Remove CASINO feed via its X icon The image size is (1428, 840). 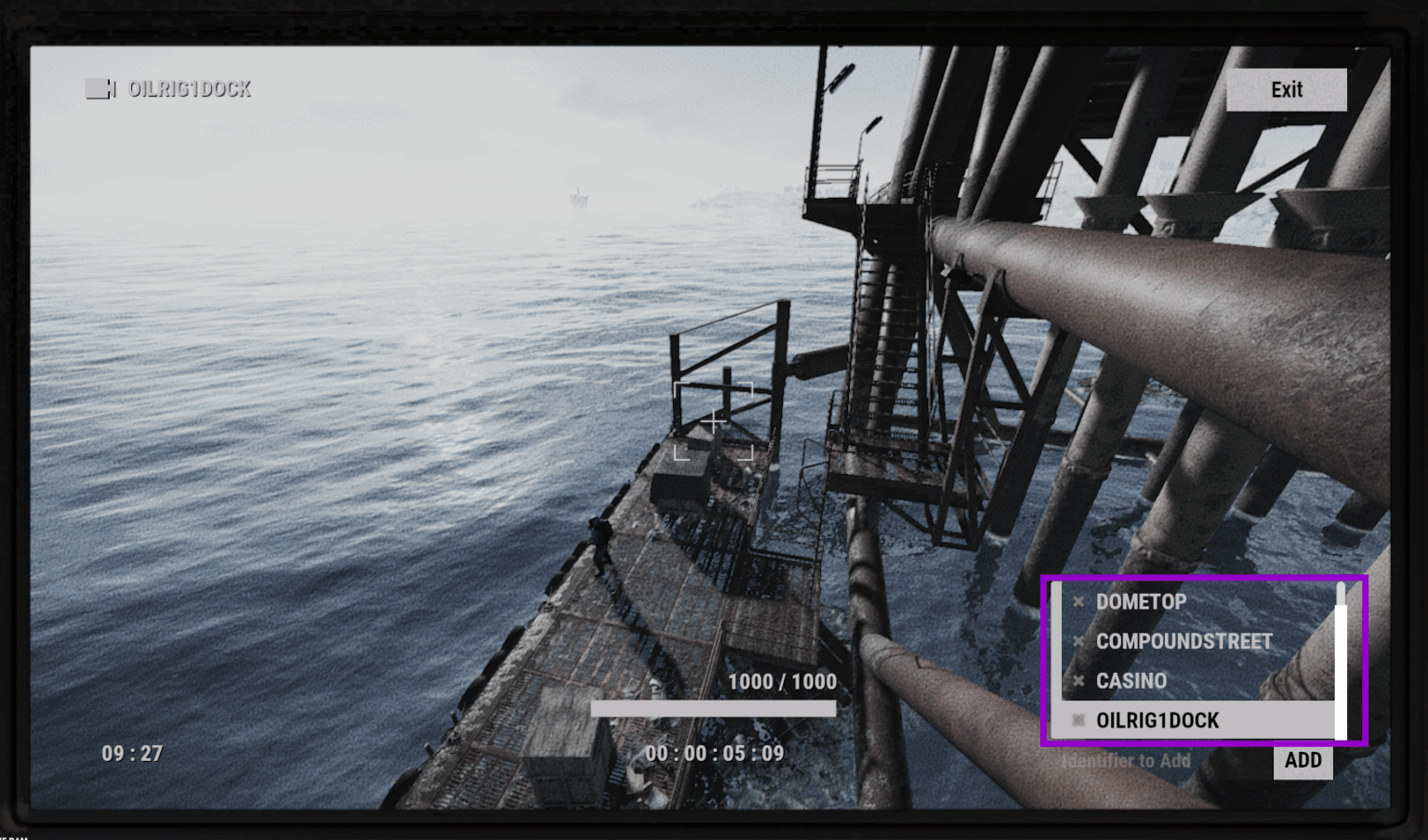(1078, 681)
